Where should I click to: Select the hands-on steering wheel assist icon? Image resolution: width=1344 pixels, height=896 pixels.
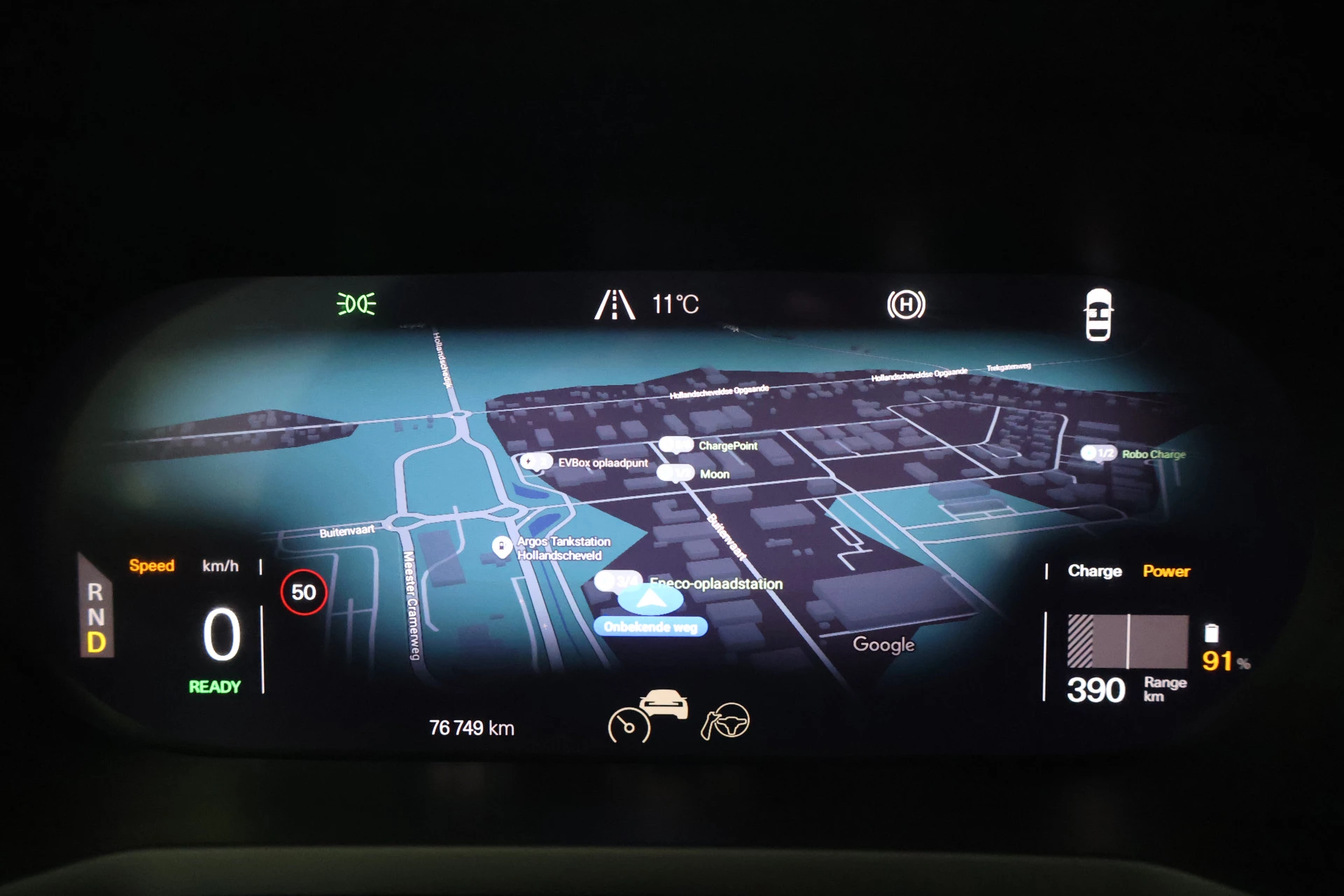pyautogui.click(x=725, y=721)
